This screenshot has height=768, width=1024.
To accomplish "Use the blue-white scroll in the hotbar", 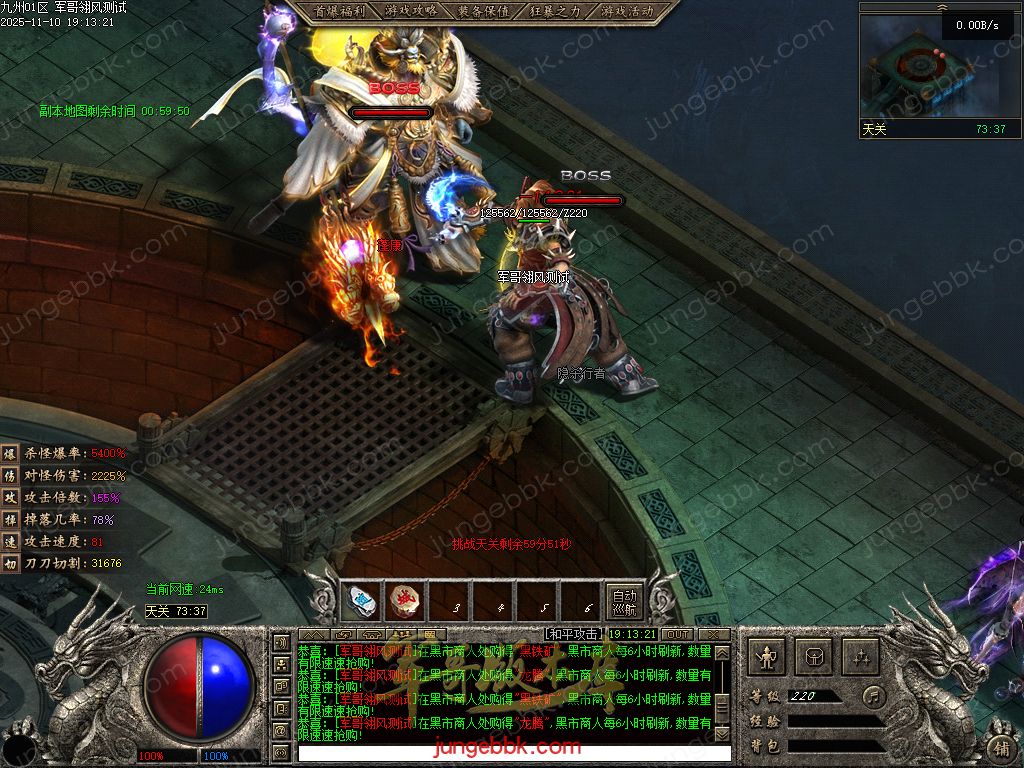I will [361, 602].
